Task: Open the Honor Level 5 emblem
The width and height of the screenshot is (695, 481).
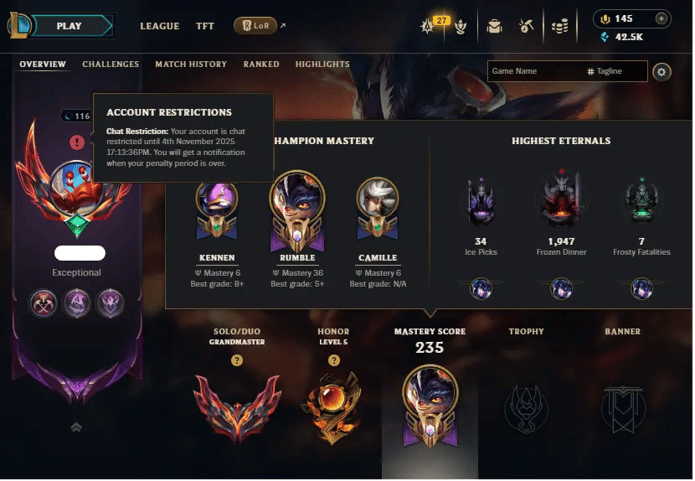Action: pos(333,405)
